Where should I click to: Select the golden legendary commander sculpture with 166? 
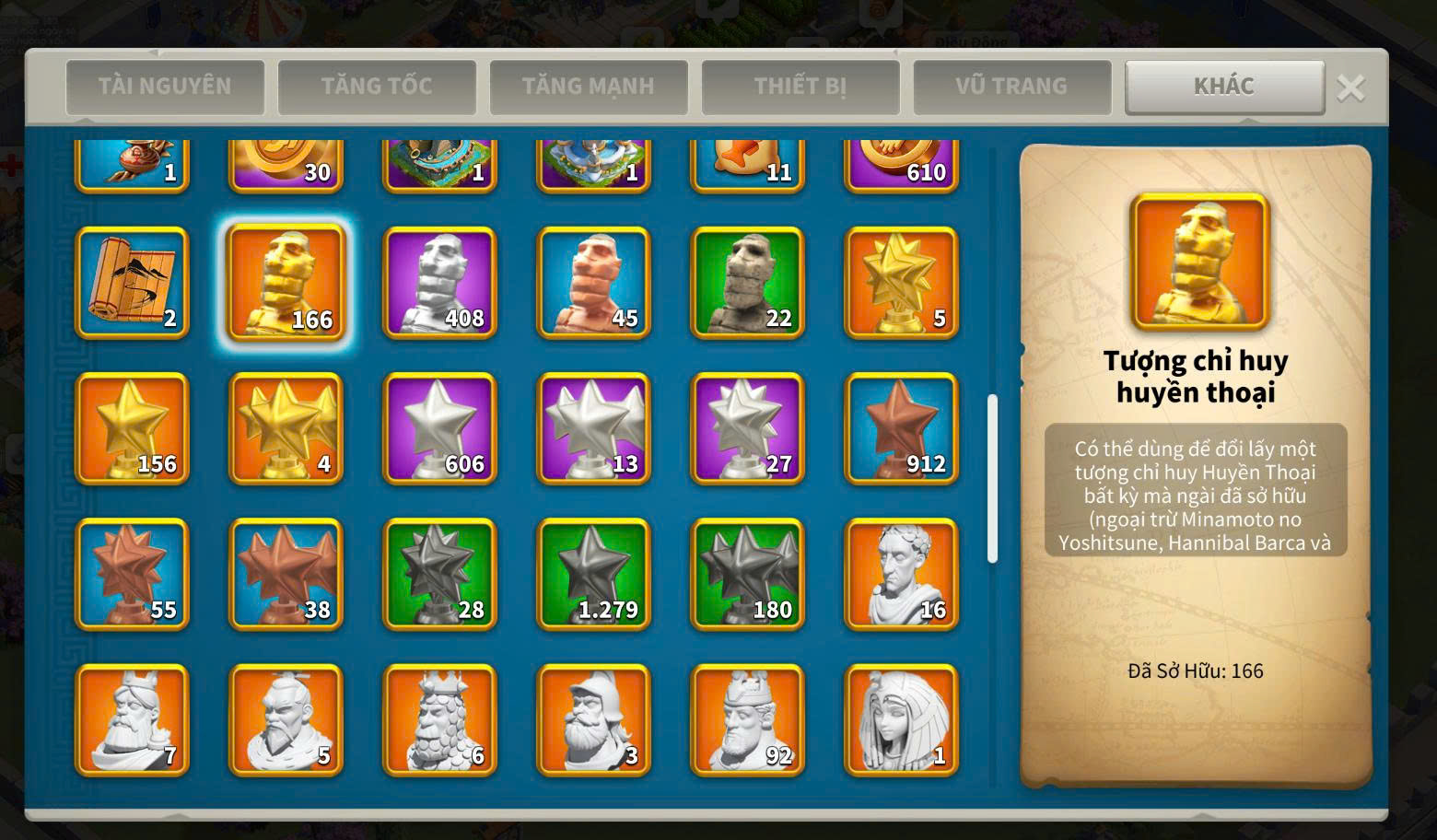pos(286,283)
